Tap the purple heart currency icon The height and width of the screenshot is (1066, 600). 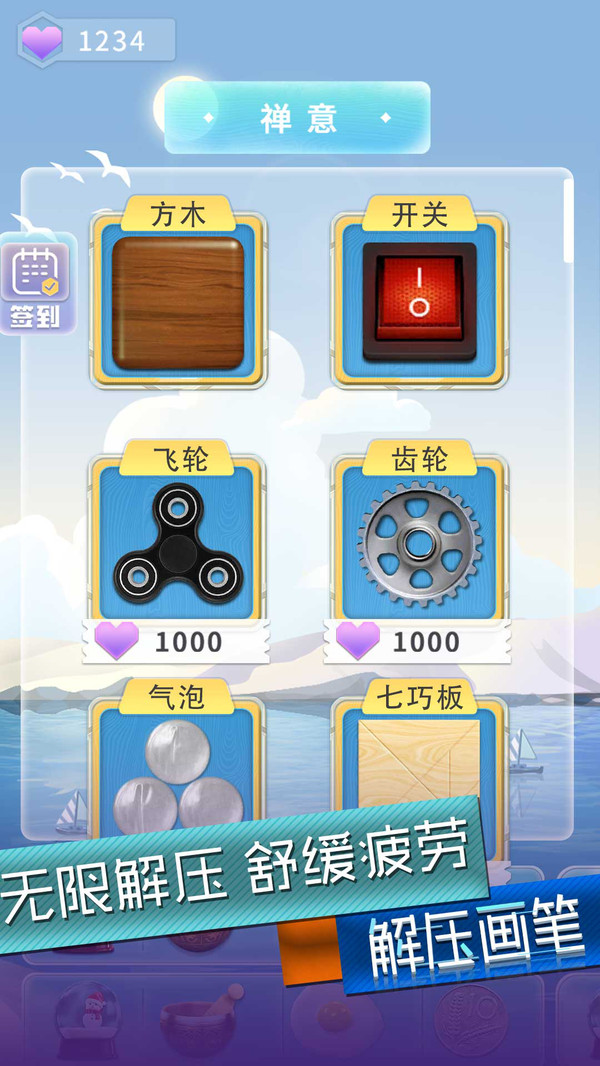click(x=41, y=41)
